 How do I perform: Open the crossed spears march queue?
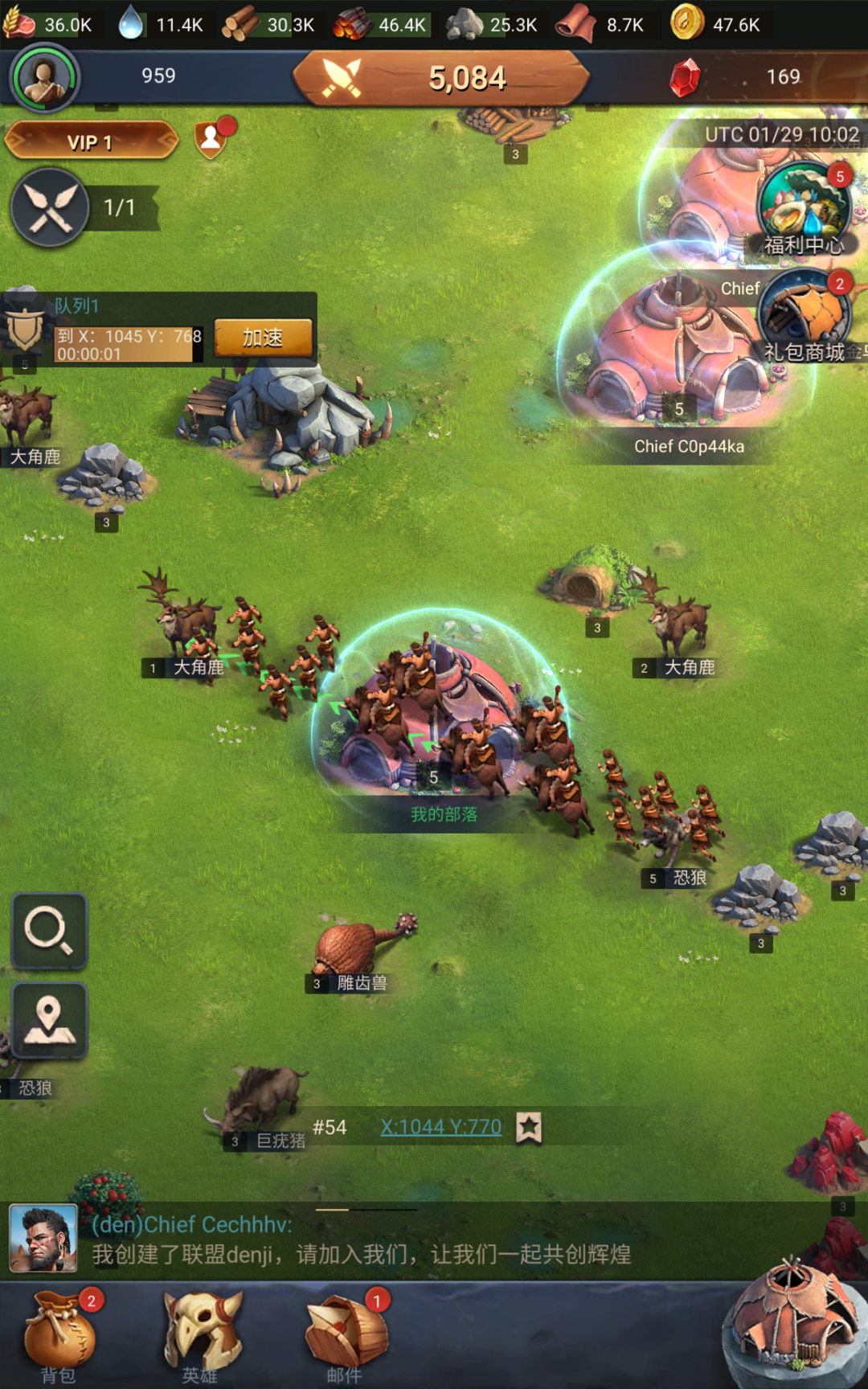50,207
